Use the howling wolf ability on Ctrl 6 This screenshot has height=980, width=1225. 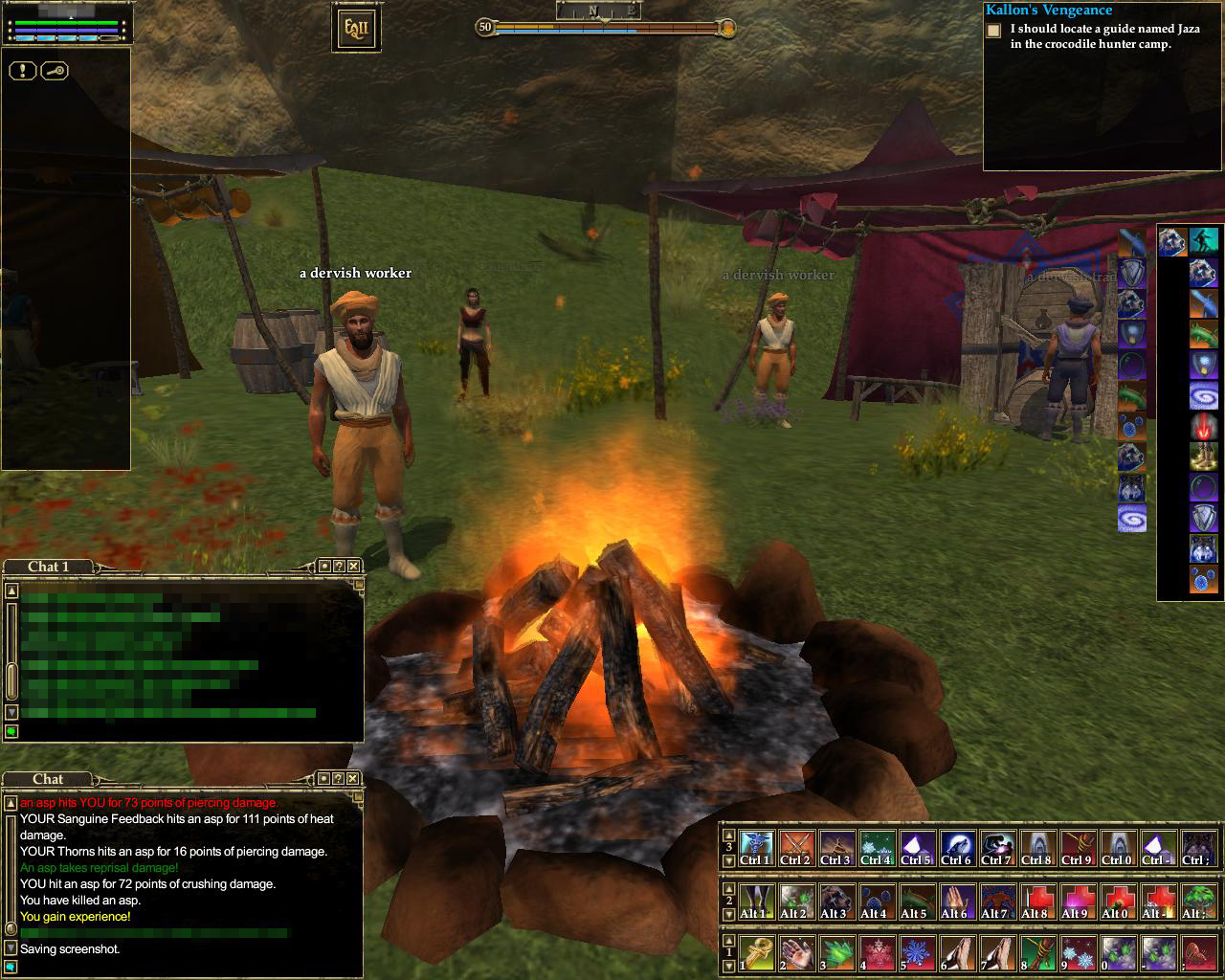(955, 847)
